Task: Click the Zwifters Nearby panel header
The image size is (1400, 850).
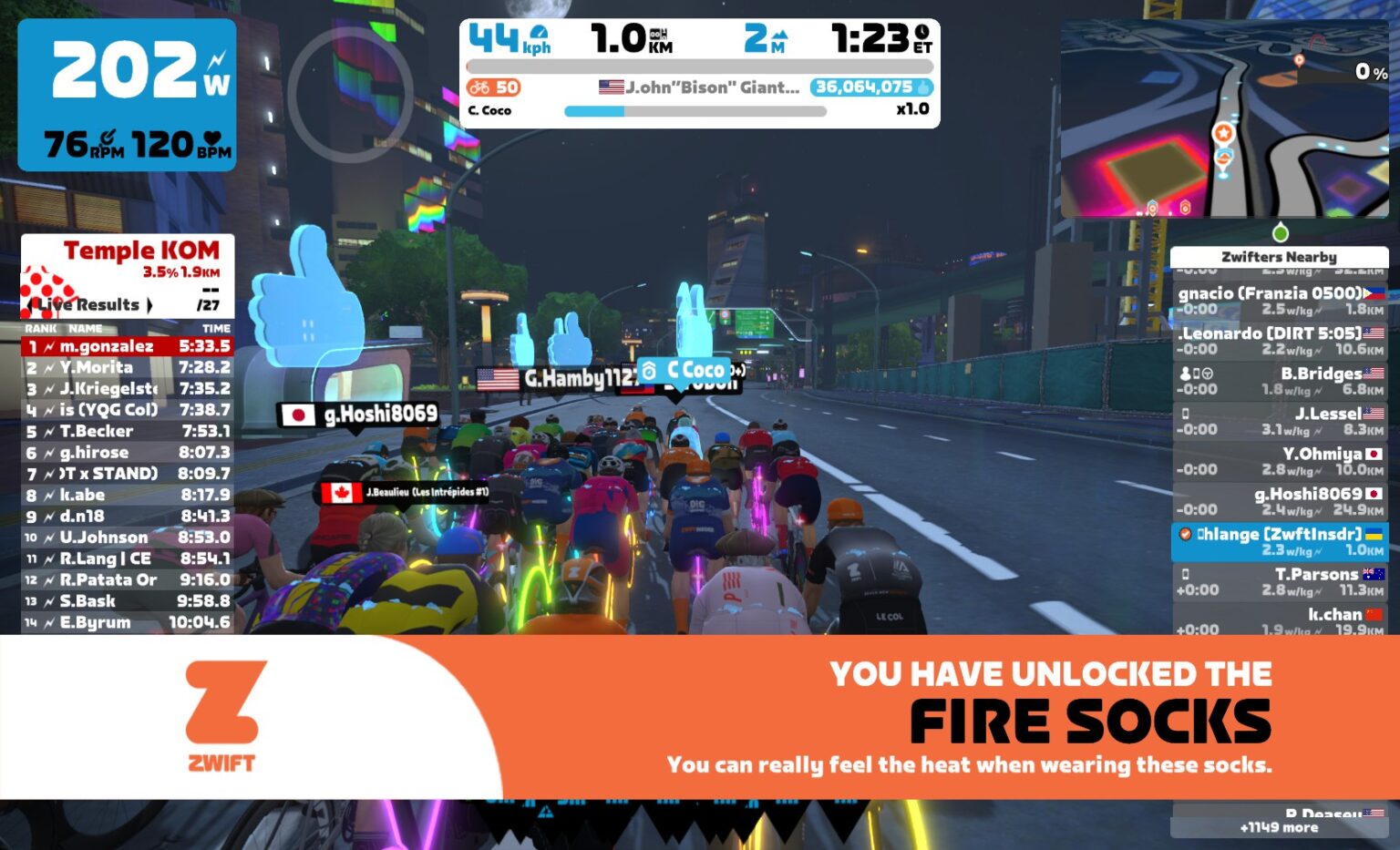Action: (1280, 257)
